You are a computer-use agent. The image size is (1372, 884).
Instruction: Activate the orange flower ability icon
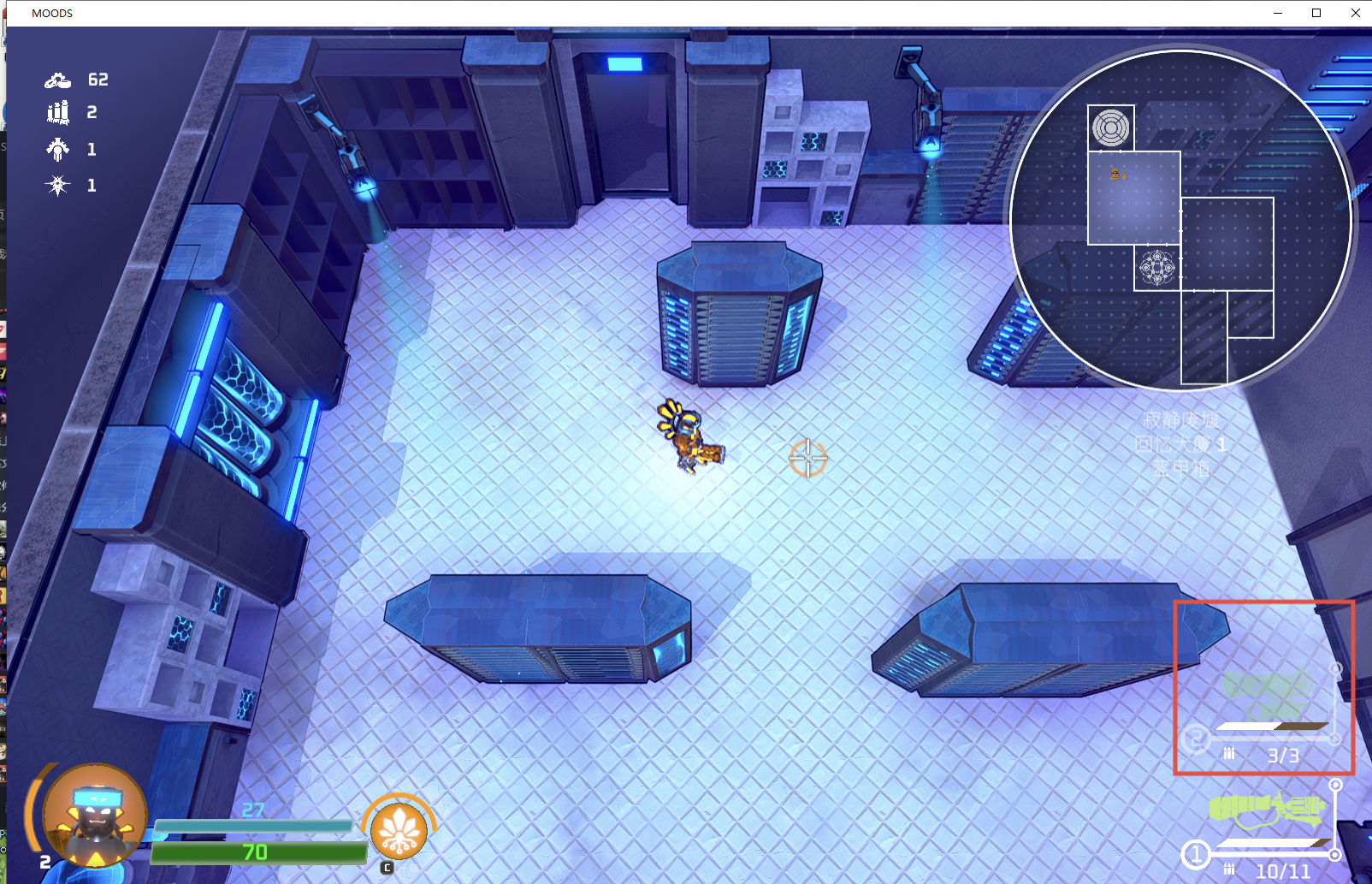(x=399, y=831)
